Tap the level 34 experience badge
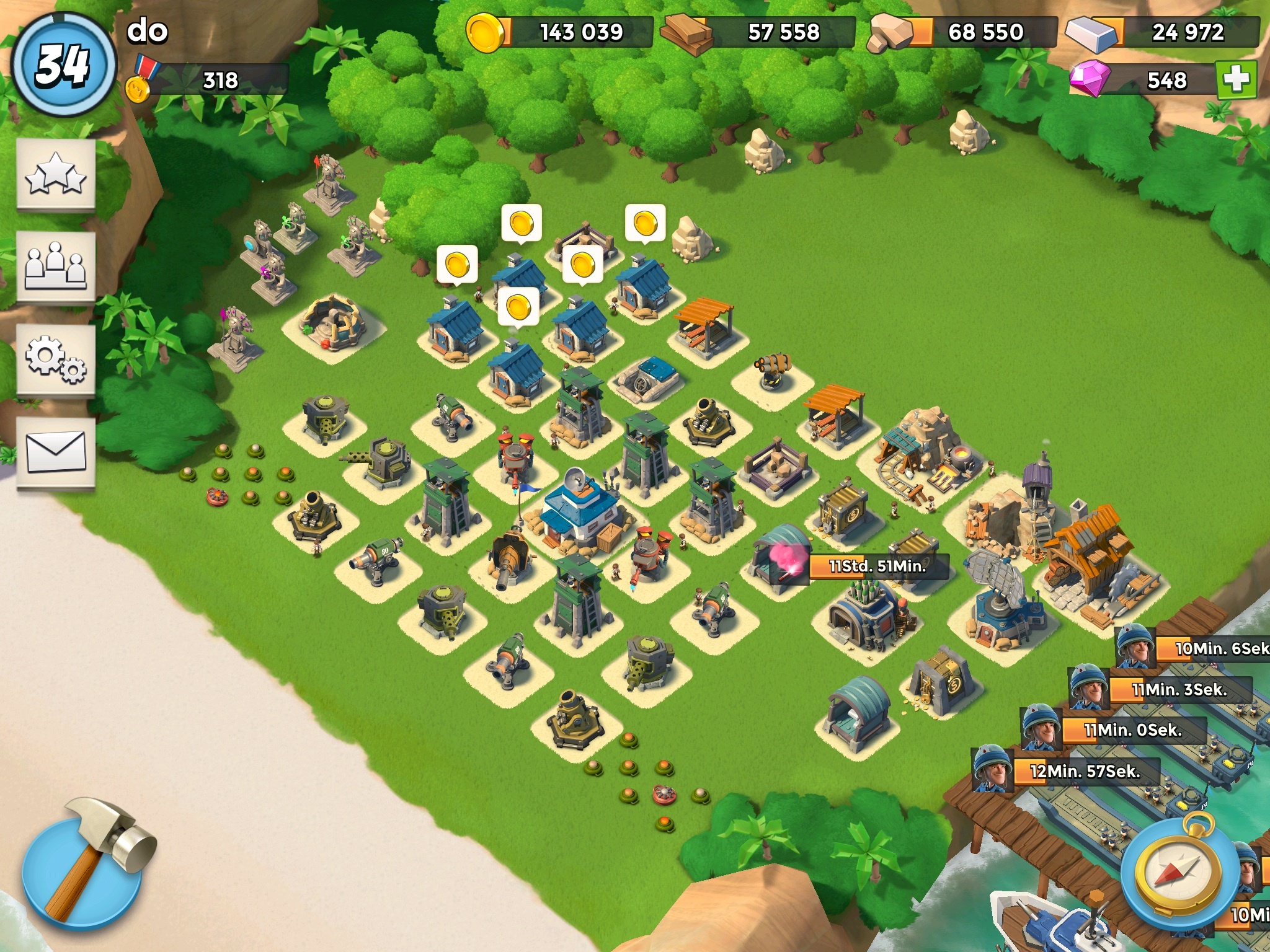The width and height of the screenshot is (1270, 952). coord(63,64)
